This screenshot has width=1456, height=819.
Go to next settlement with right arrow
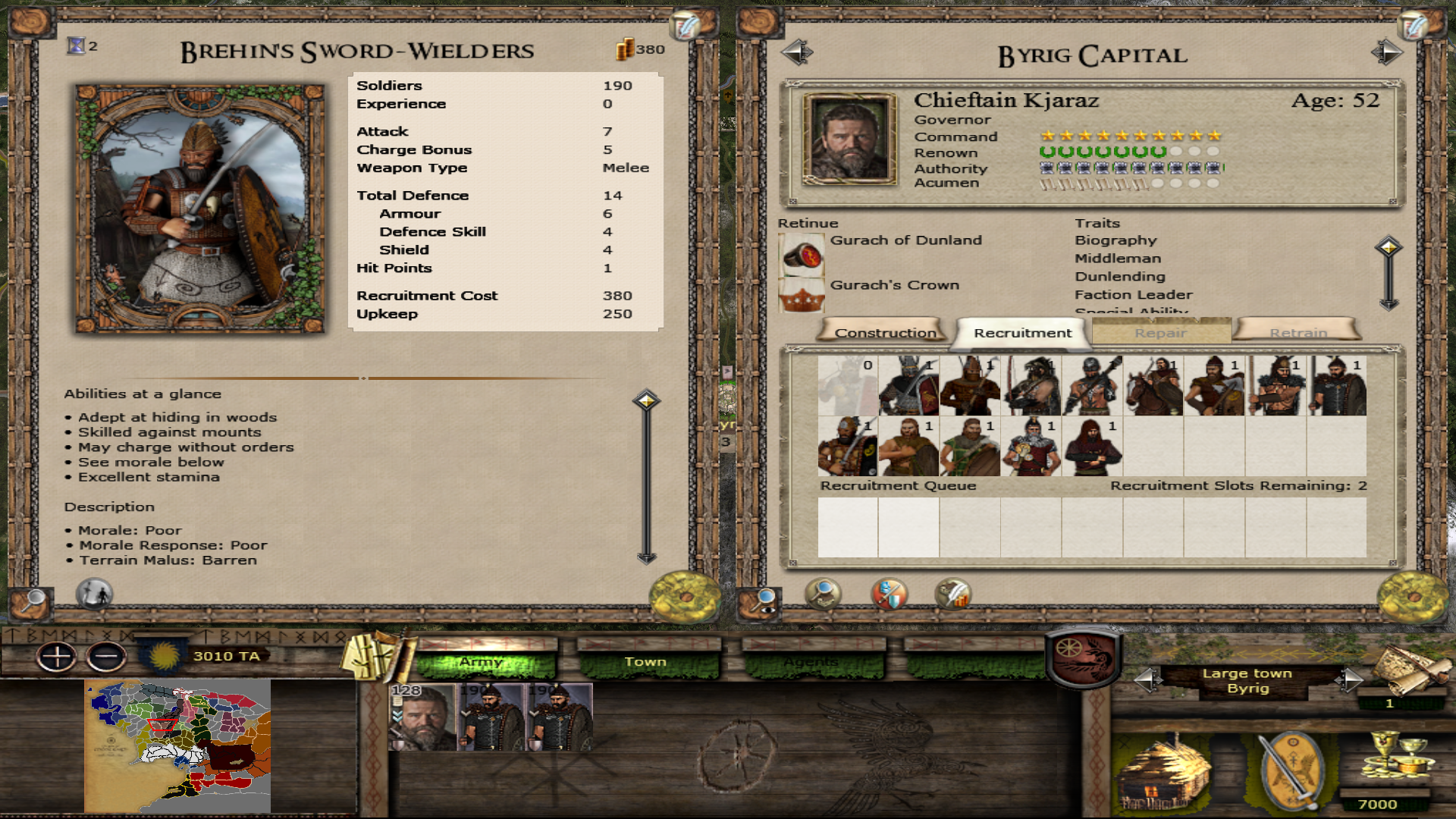(1387, 52)
